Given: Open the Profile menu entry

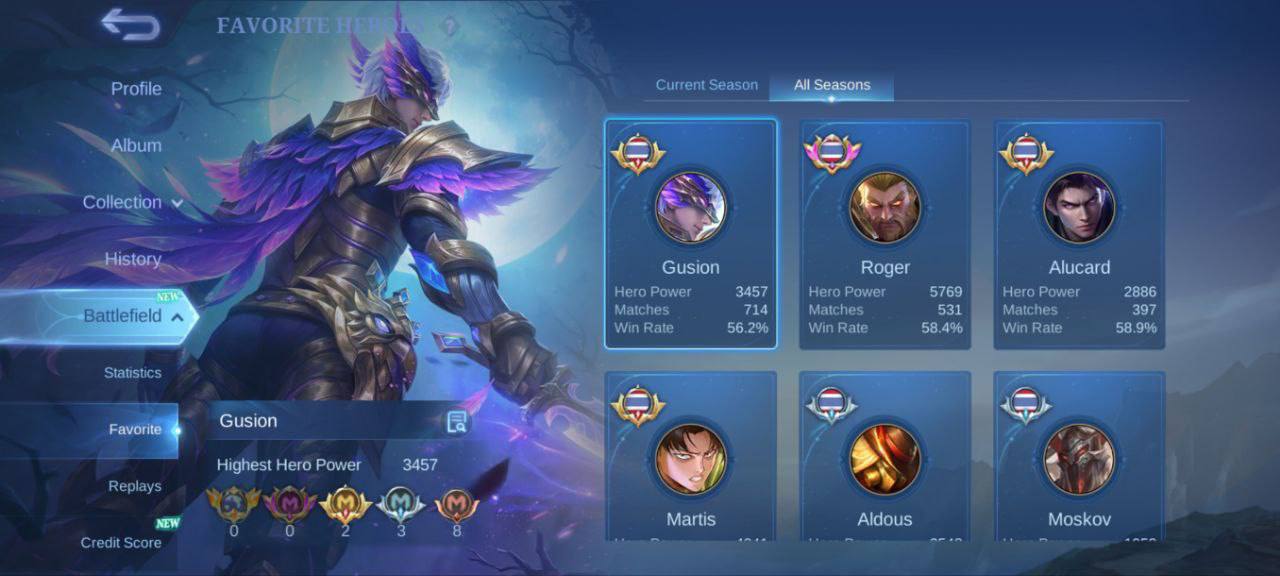Looking at the screenshot, I should (x=136, y=89).
